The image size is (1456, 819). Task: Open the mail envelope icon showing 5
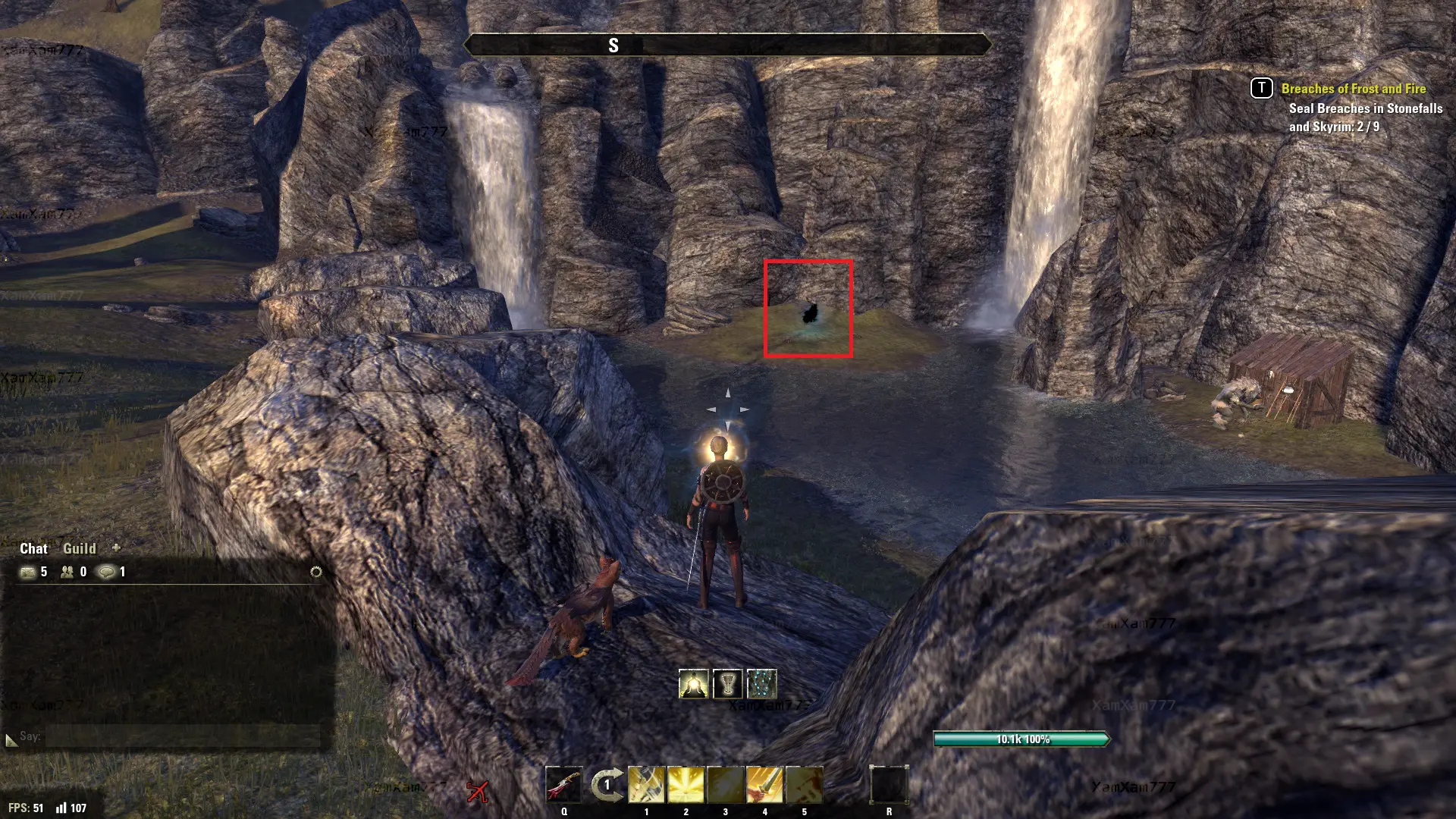pos(28,572)
